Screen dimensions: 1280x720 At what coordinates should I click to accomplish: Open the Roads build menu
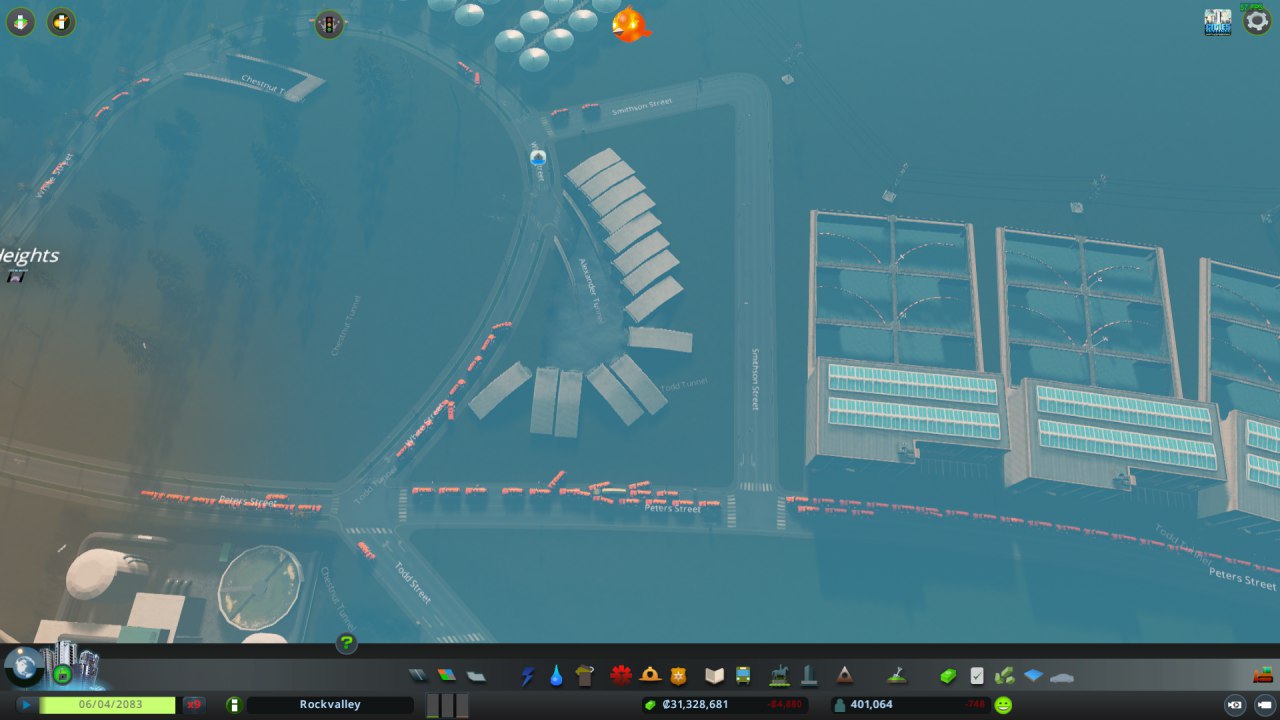click(x=417, y=676)
